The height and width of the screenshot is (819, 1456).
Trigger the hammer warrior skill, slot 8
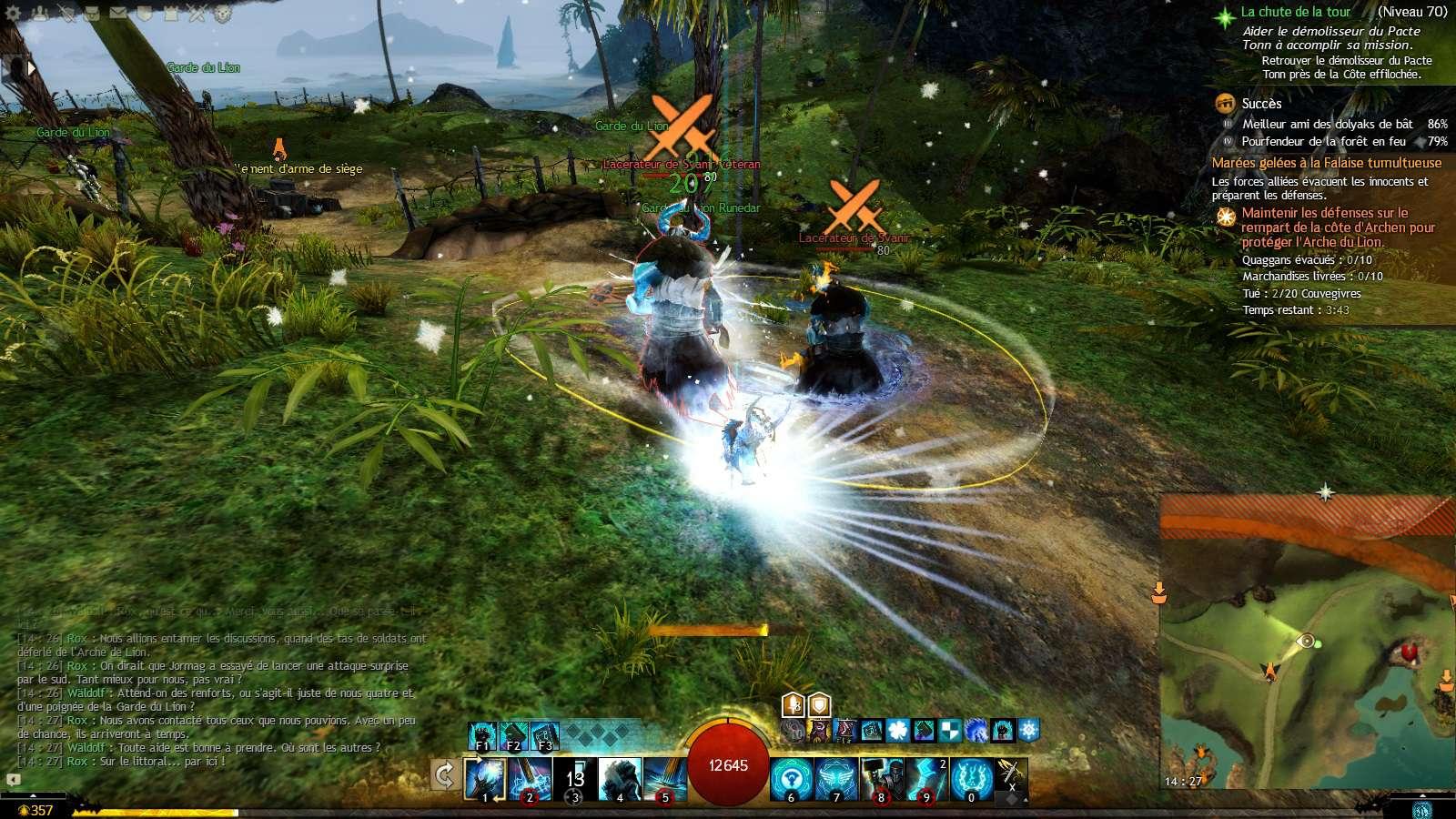[x=881, y=779]
